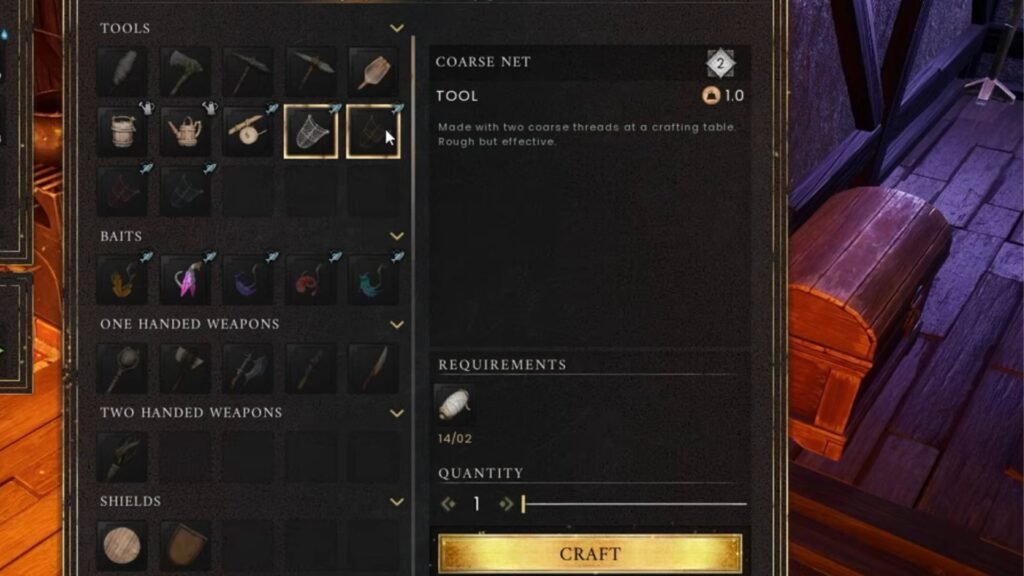
Task: Craft the Coarse Net
Action: (590, 553)
